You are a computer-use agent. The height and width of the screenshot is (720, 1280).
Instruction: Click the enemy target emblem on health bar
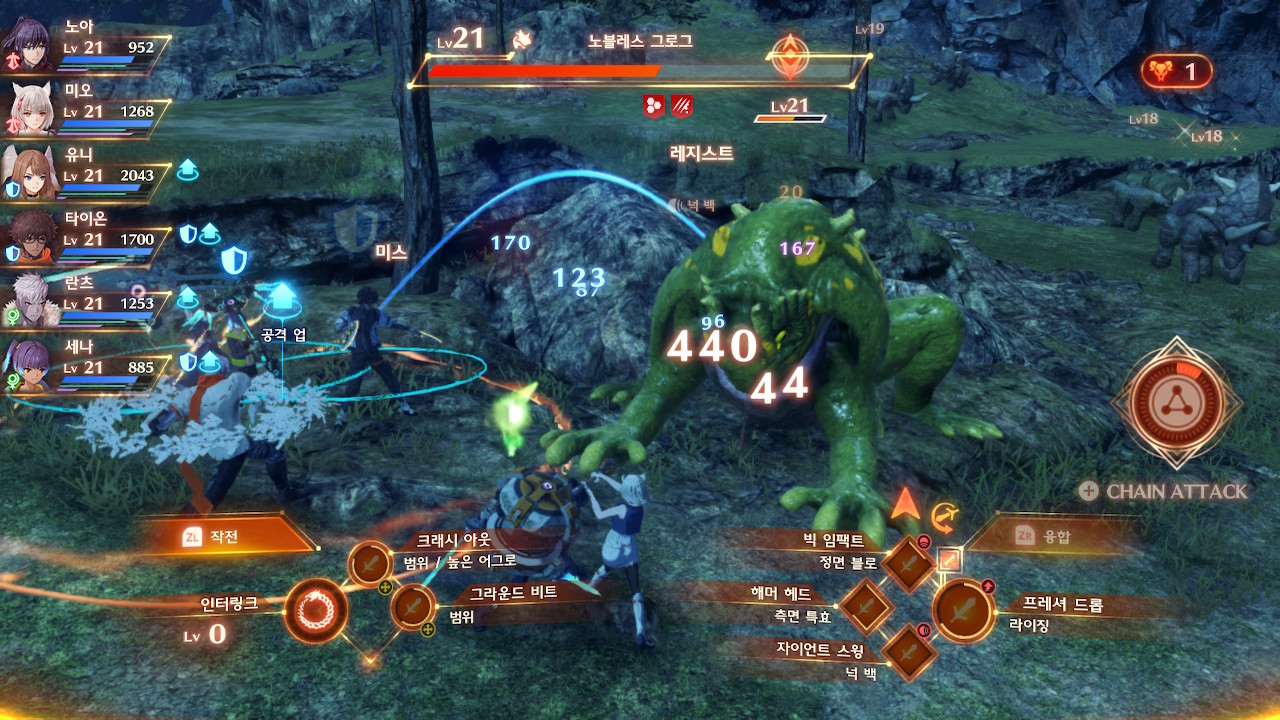pos(789,57)
